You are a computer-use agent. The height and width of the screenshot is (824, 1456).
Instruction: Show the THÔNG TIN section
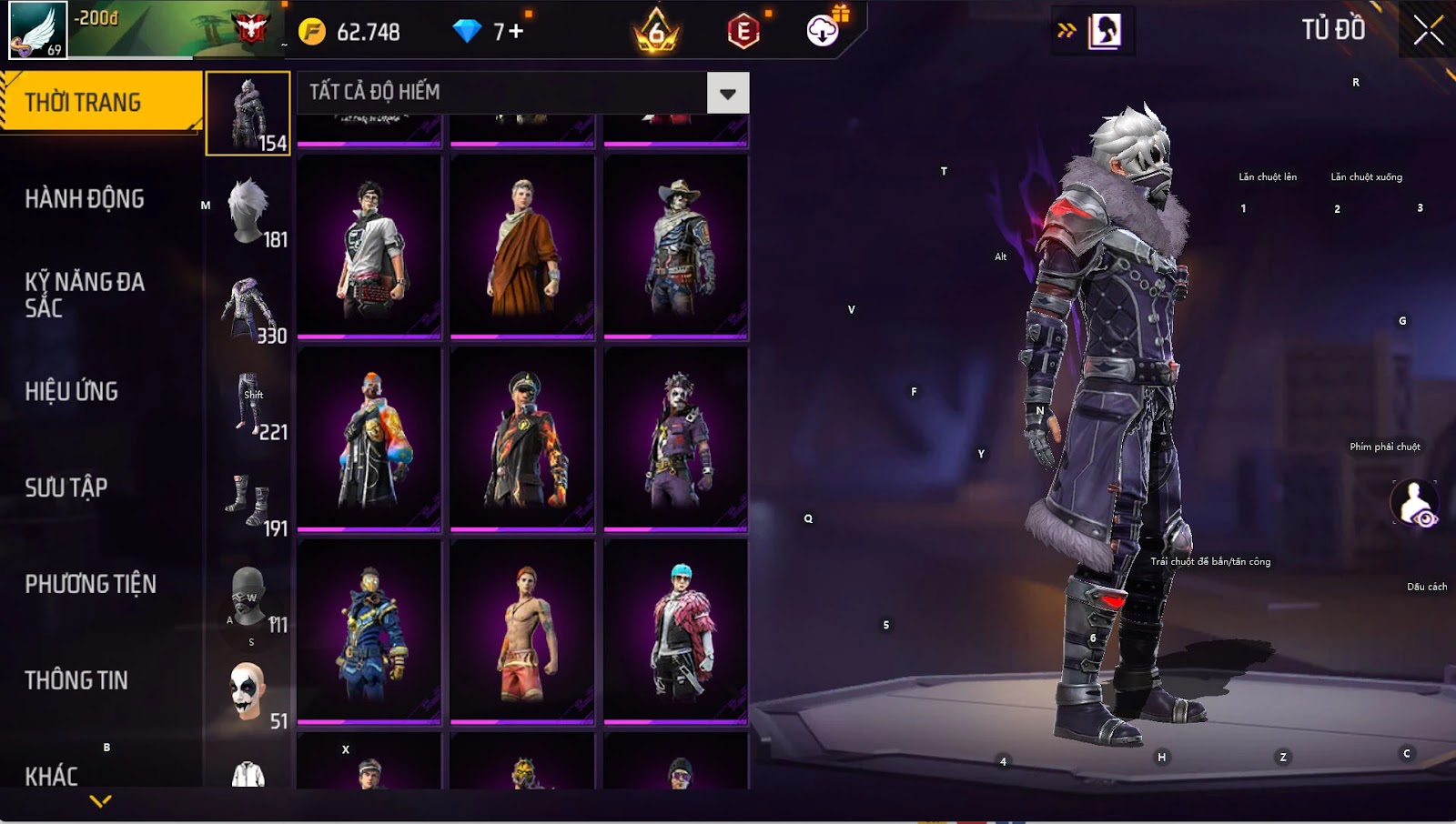point(76,680)
